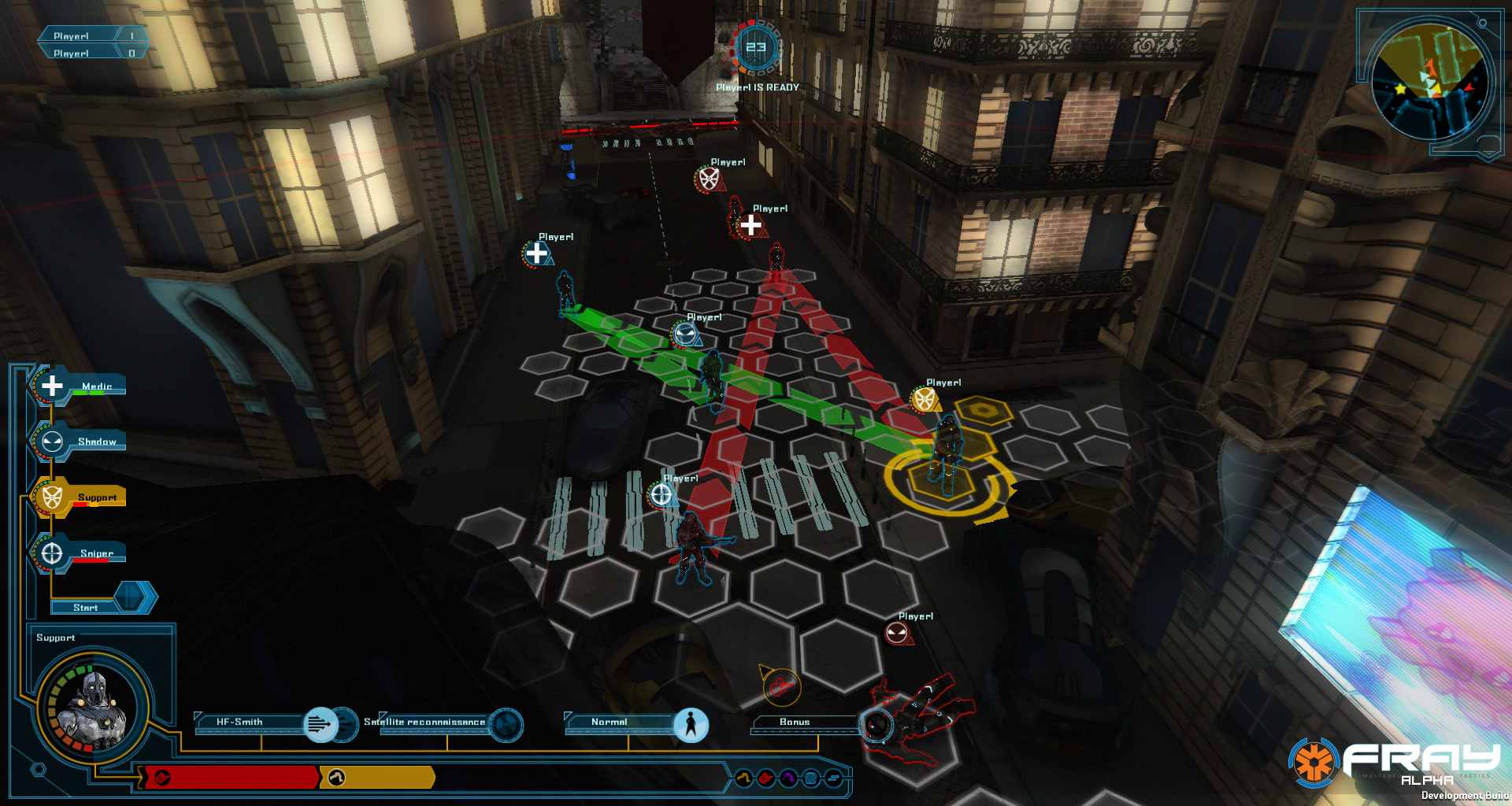
Task: Click the Start turn button
Action: [x=87, y=607]
